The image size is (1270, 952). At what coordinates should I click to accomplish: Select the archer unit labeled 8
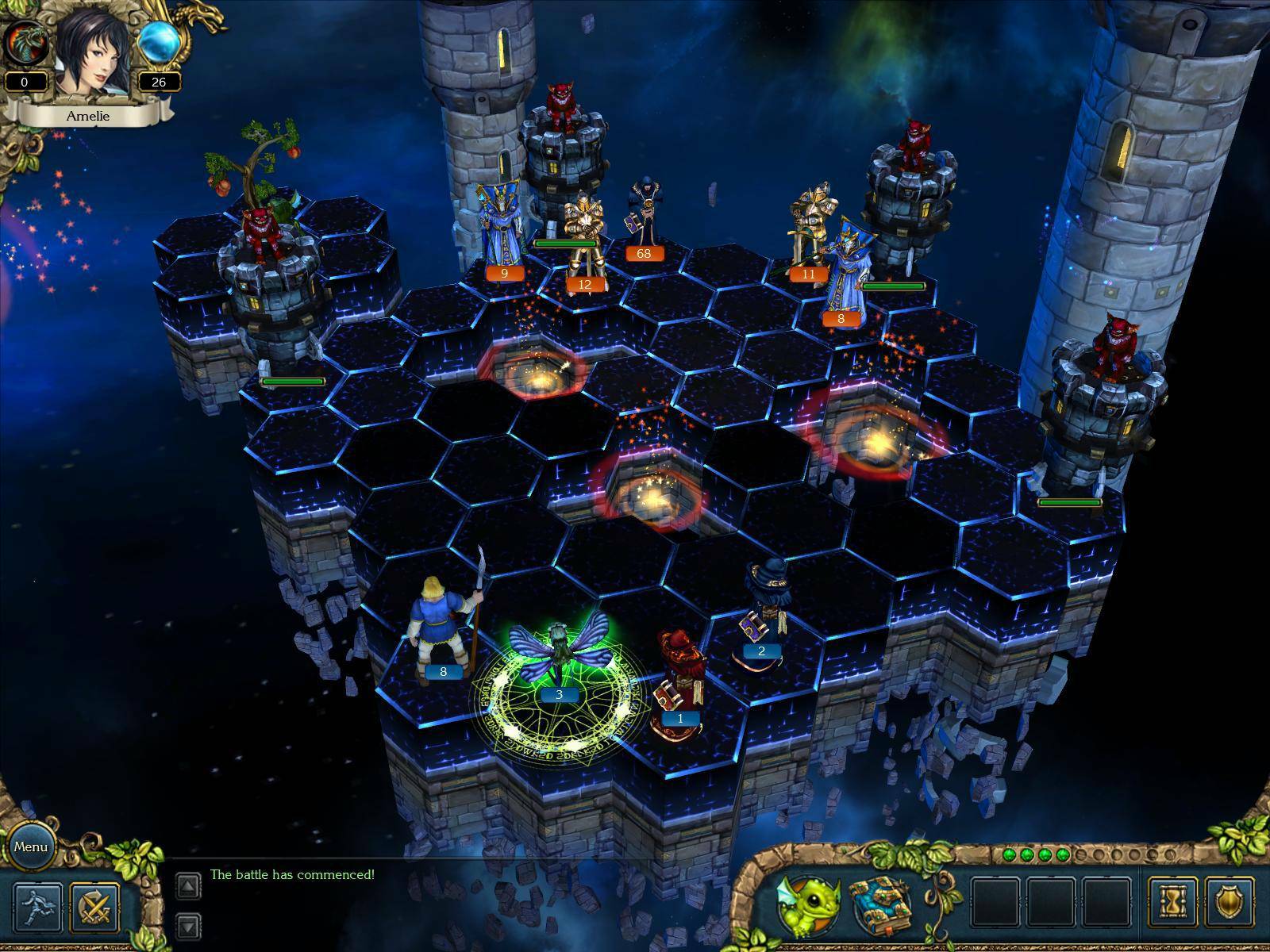[x=443, y=673]
